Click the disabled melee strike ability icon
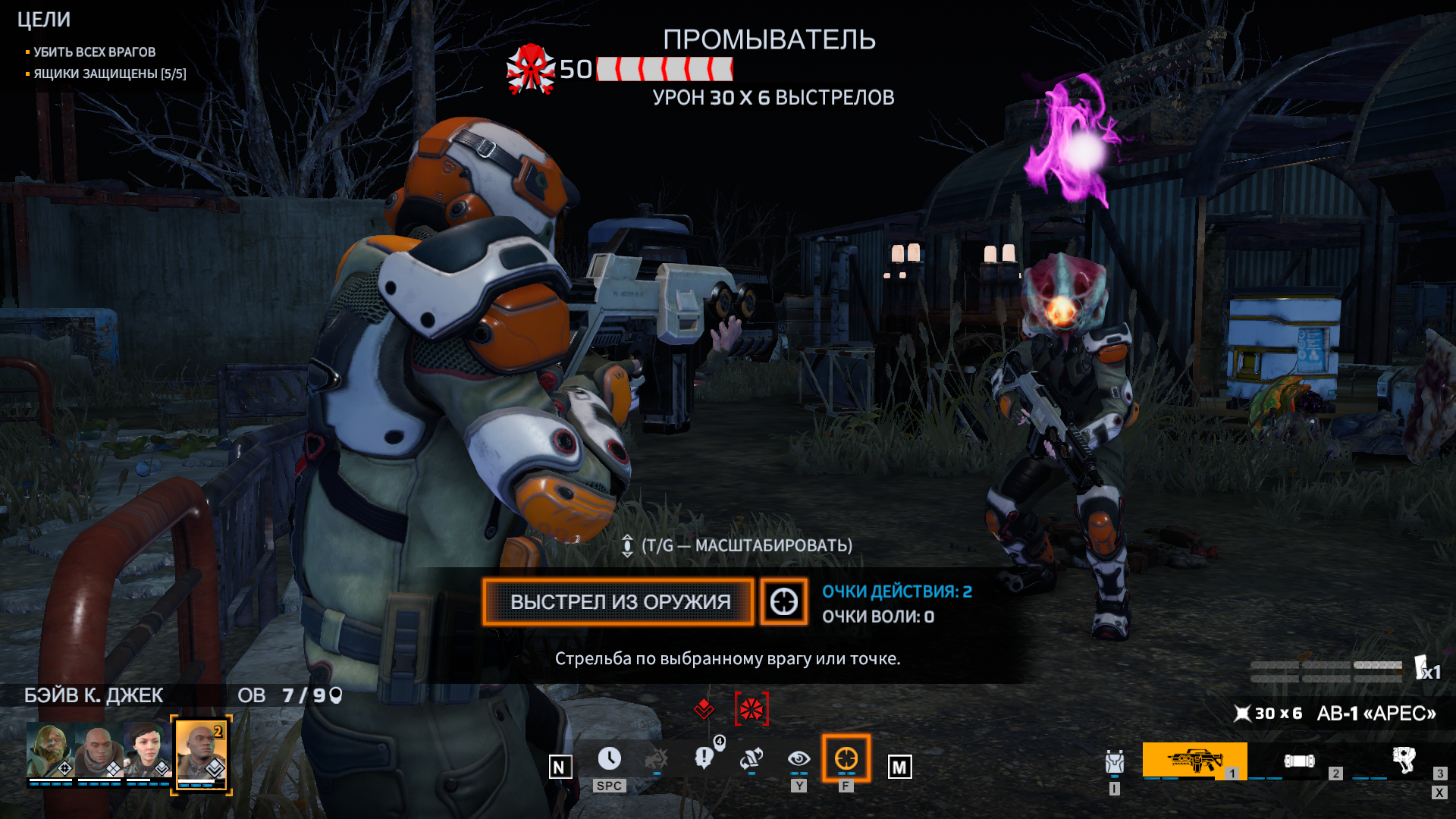 tap(657, 758)
